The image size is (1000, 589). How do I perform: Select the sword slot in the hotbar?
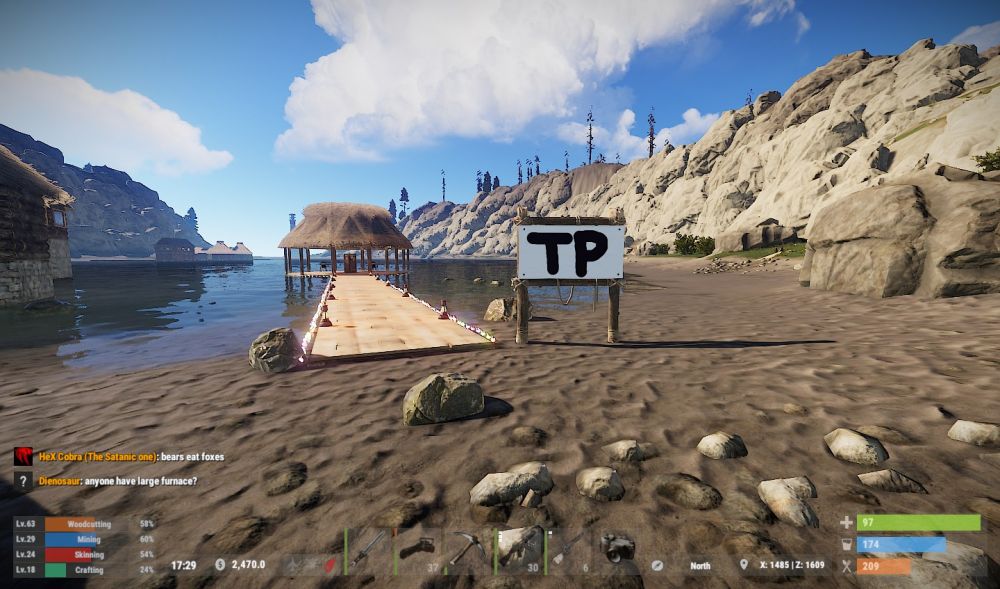pos(368,549)
